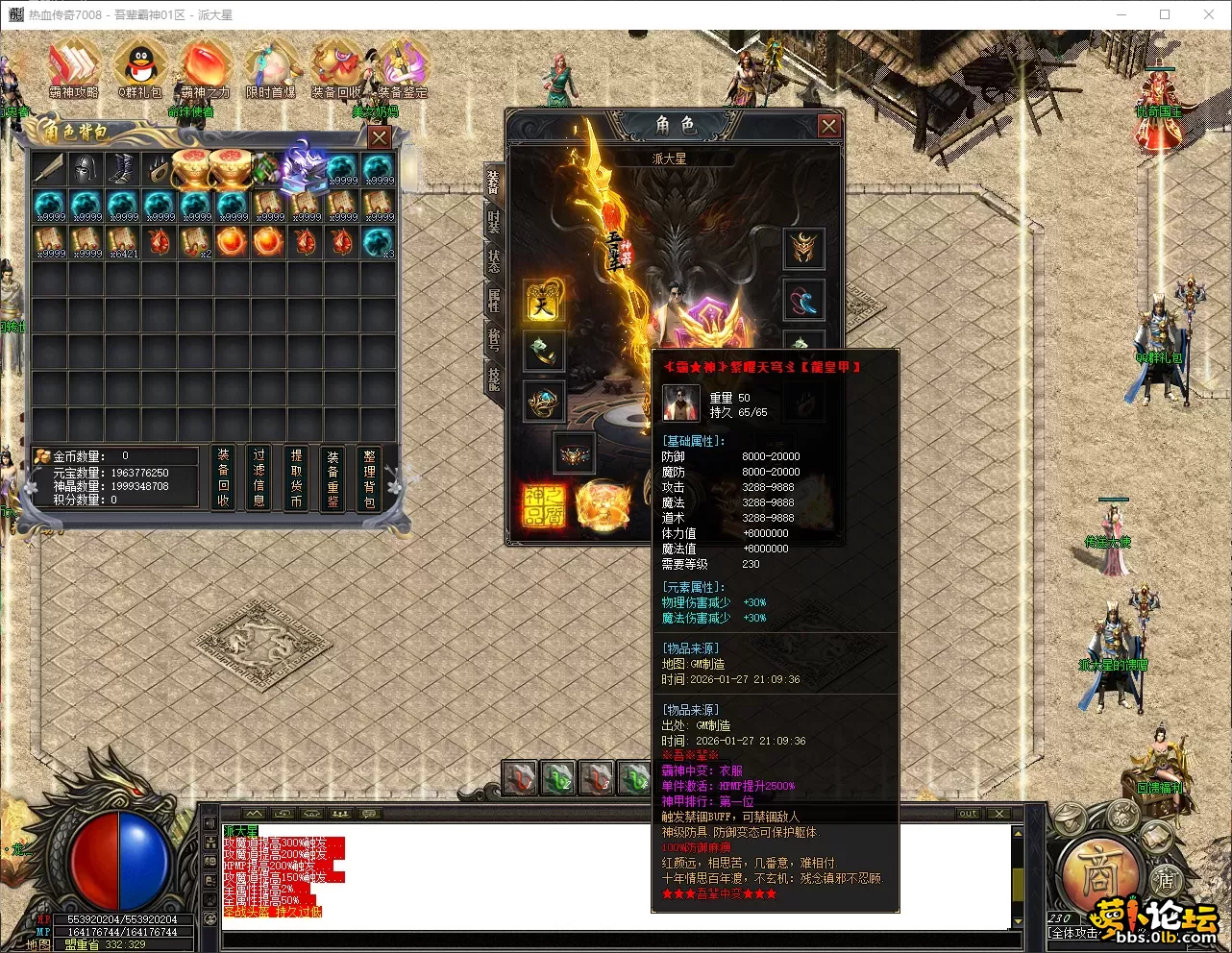Open the 霸神攻略 guide icon

point(73,65)
